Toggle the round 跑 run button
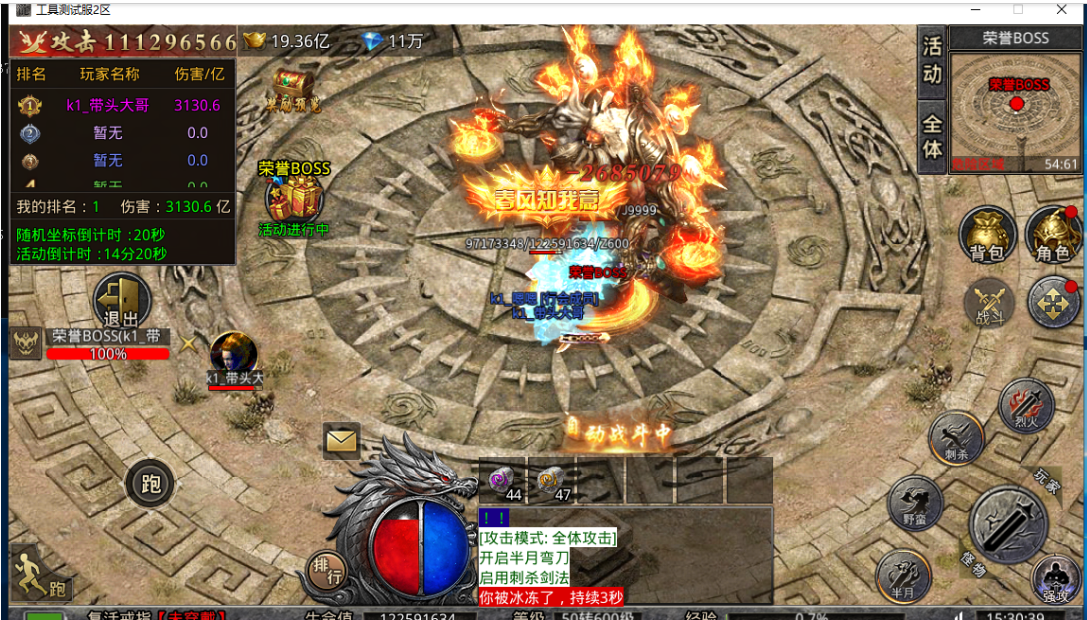Viewport: 1087px width, 620px height. coord(150,485)
